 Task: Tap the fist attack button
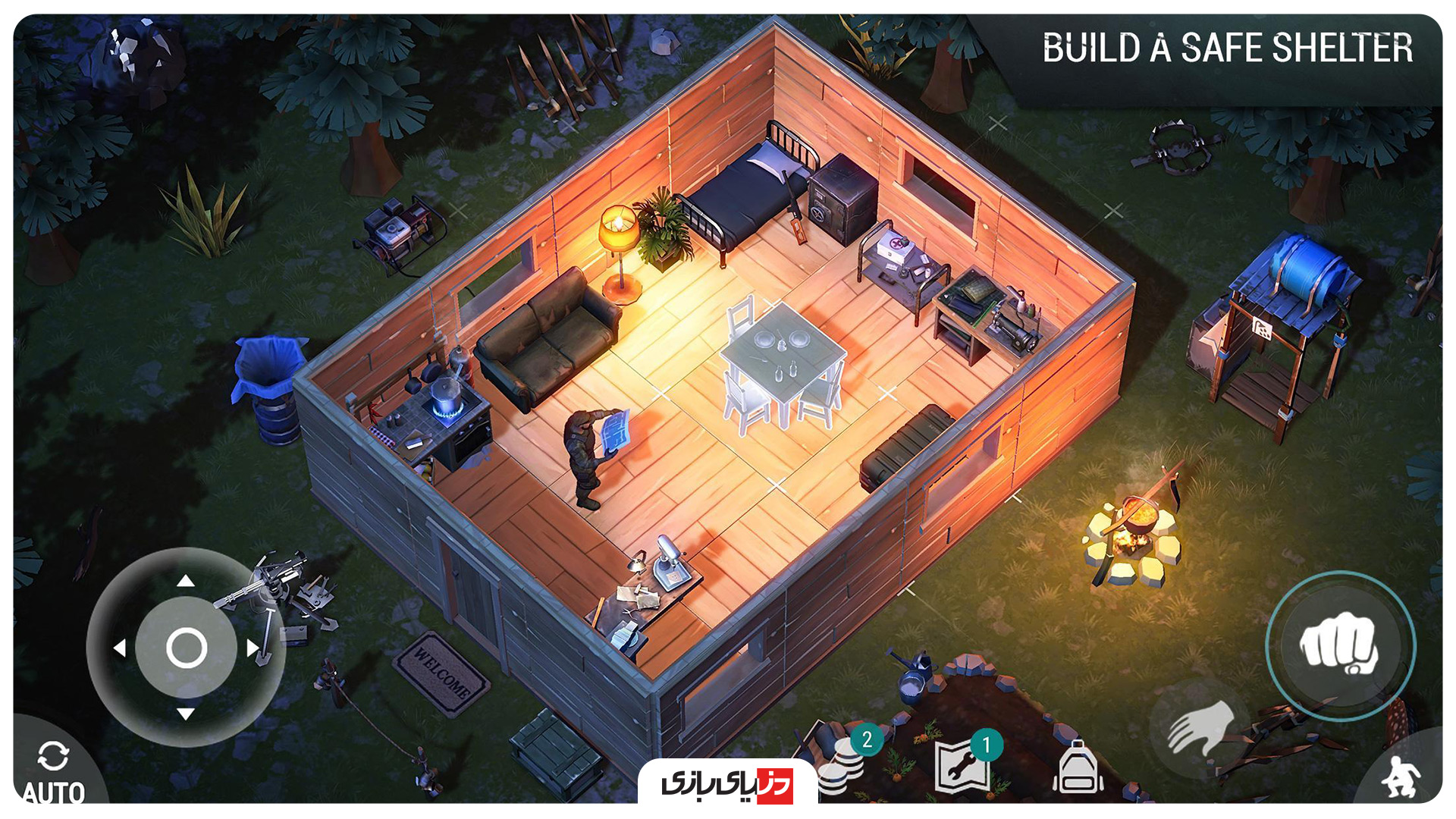pos(1340,645)
